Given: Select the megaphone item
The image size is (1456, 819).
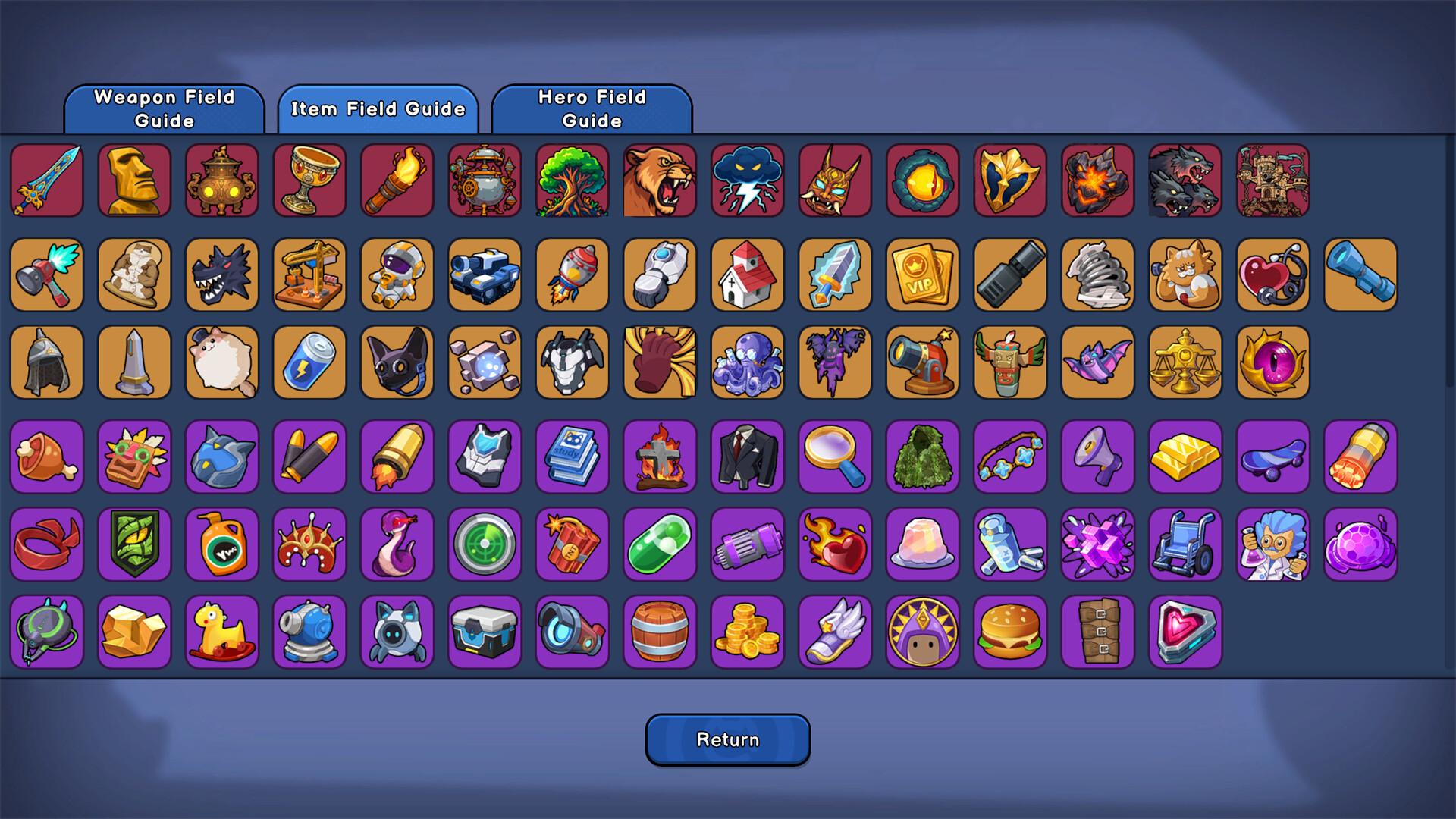Looking at the screenshot, I should click(x=1097, y=457).
